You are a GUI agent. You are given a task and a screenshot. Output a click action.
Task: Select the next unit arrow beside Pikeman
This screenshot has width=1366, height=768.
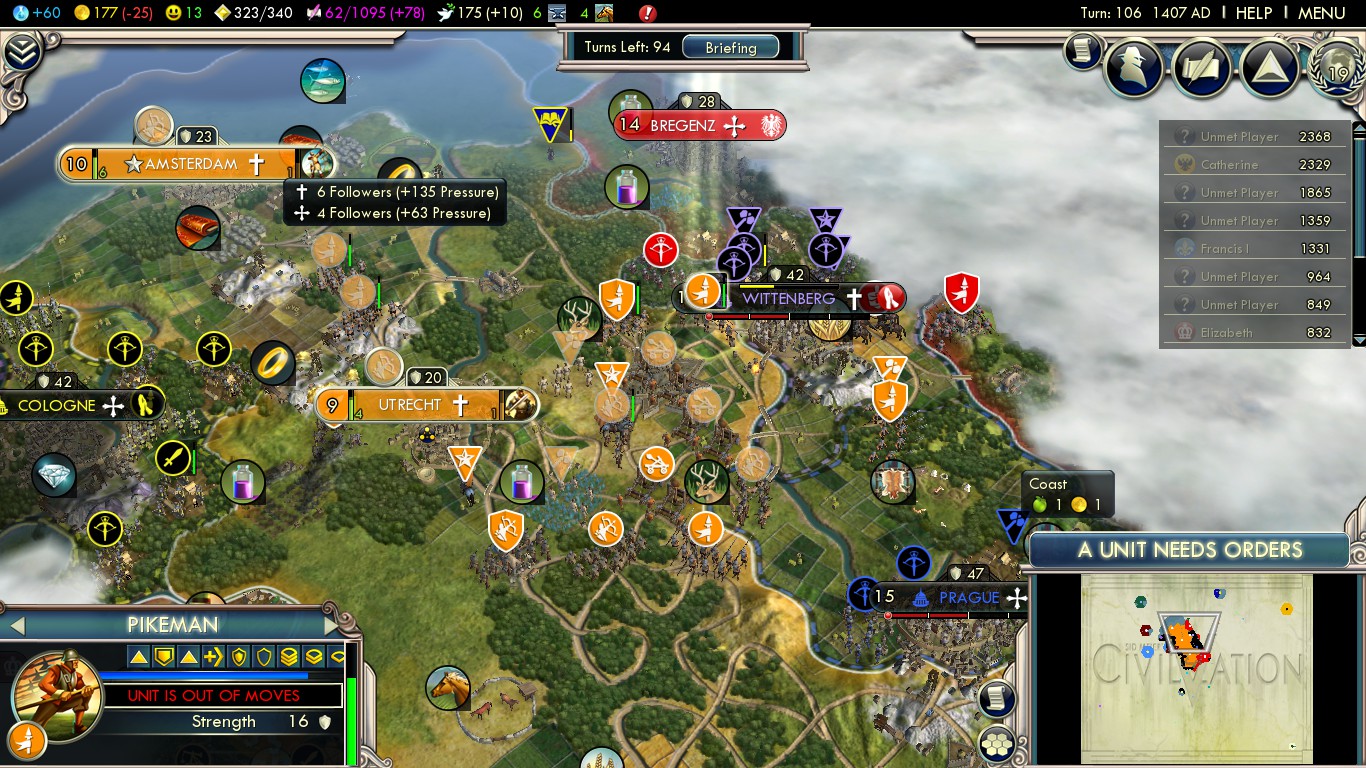(332, 626)
